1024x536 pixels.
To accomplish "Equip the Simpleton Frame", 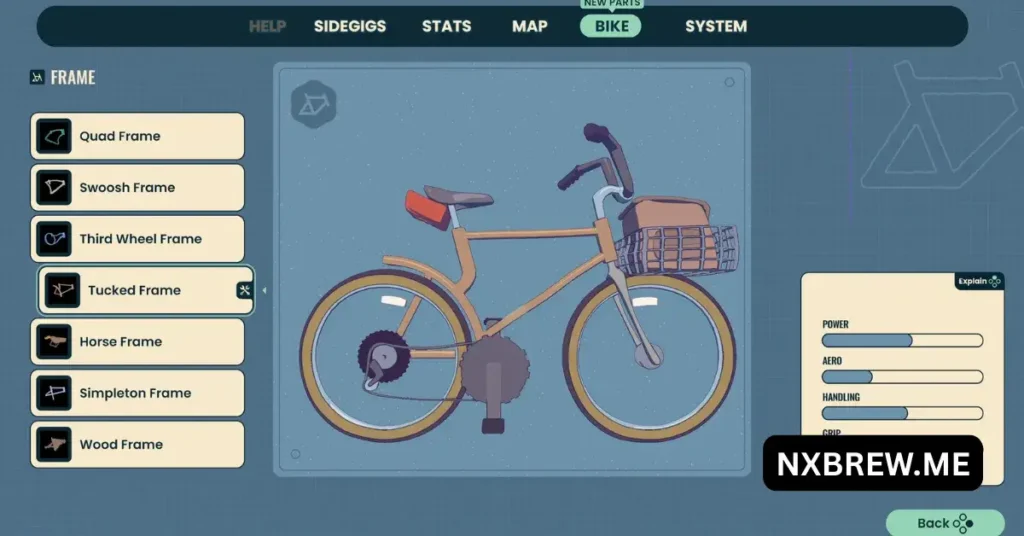I will 138,393.
